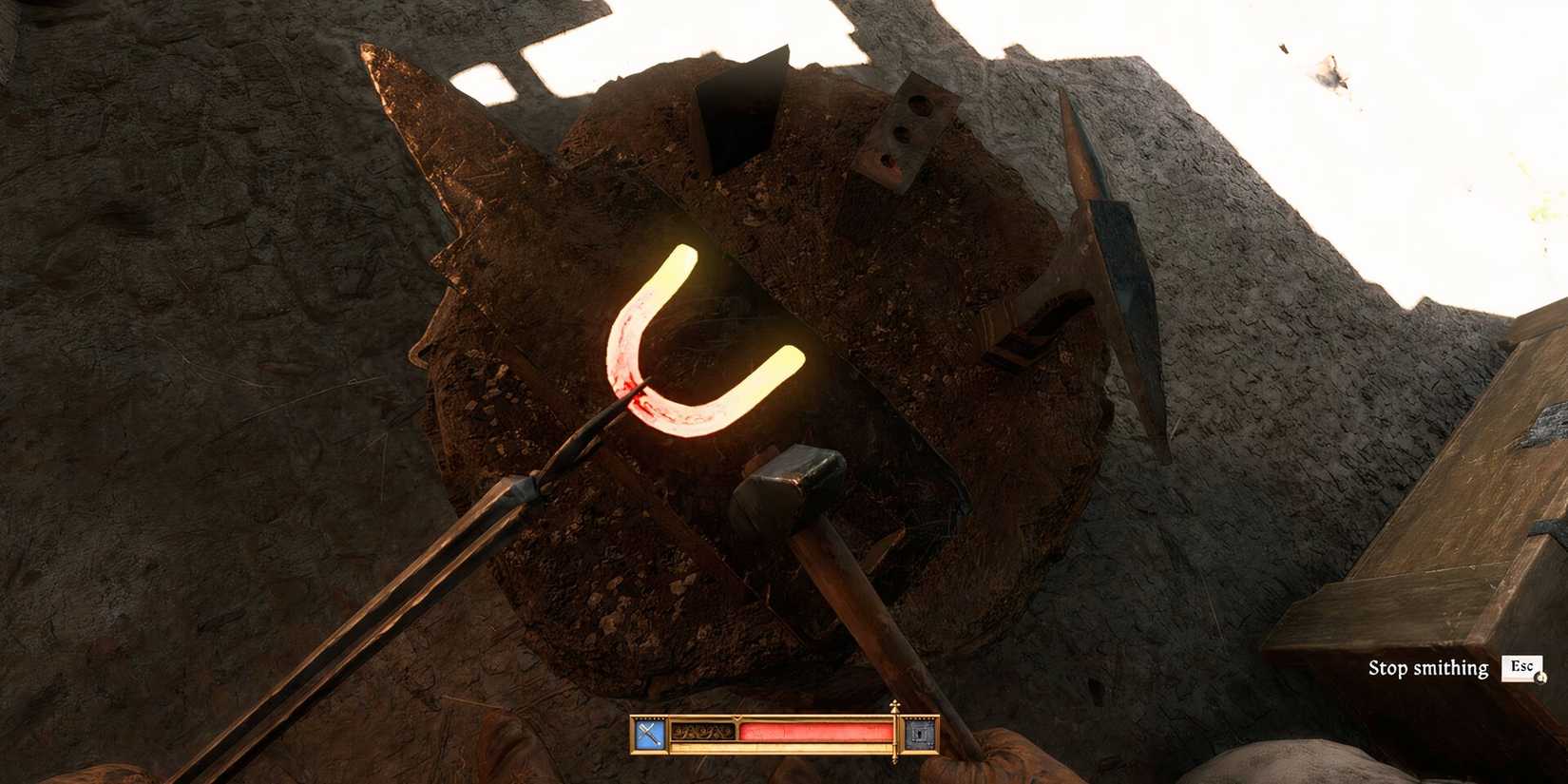Expand the ornate left section of the gauge
The width and height of the screenshot is (1568, 784).
[x=701, y=732]
